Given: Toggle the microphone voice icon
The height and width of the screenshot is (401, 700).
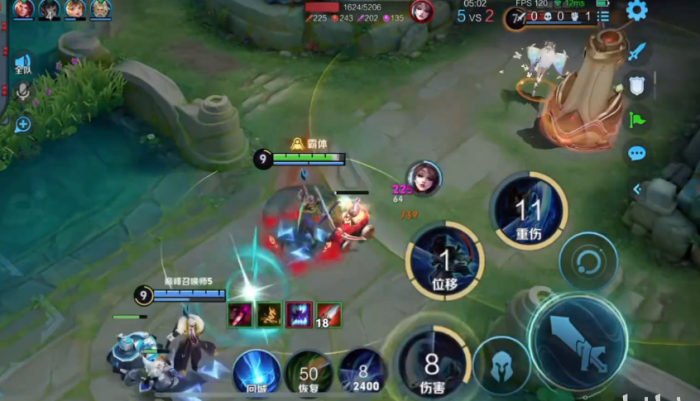Looking at the screenshot, I should click(x=22, y=93).
